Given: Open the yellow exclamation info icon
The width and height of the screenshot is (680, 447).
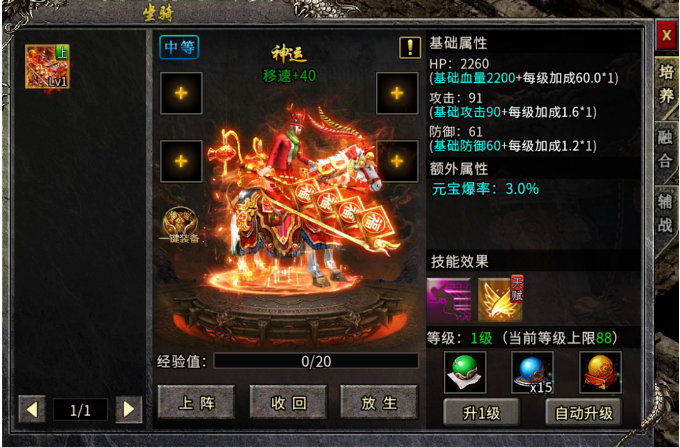Looking at the screenshot, I should click(x=410, y=47).
